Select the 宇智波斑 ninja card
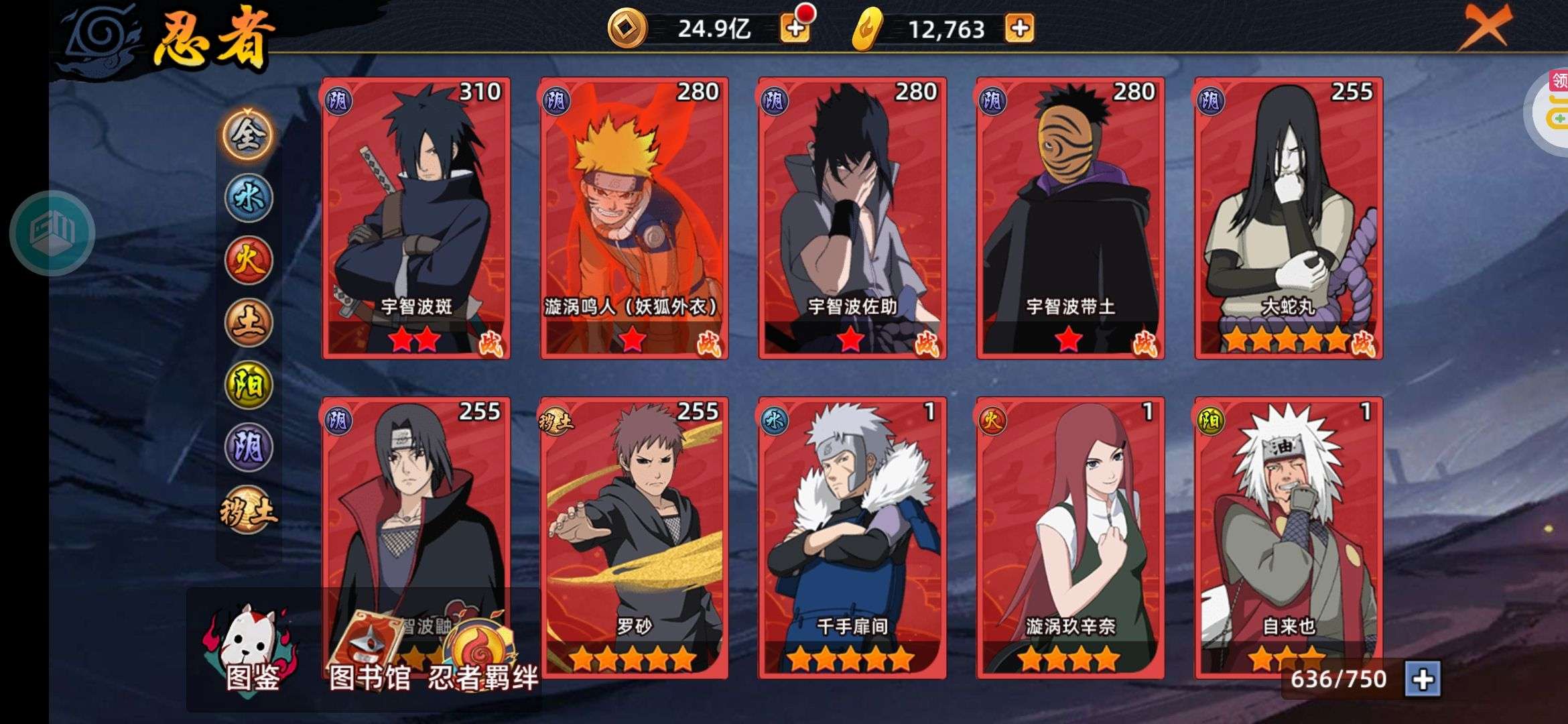The width and height of the screenshot is (1568, 724). [x=415, y=218]
